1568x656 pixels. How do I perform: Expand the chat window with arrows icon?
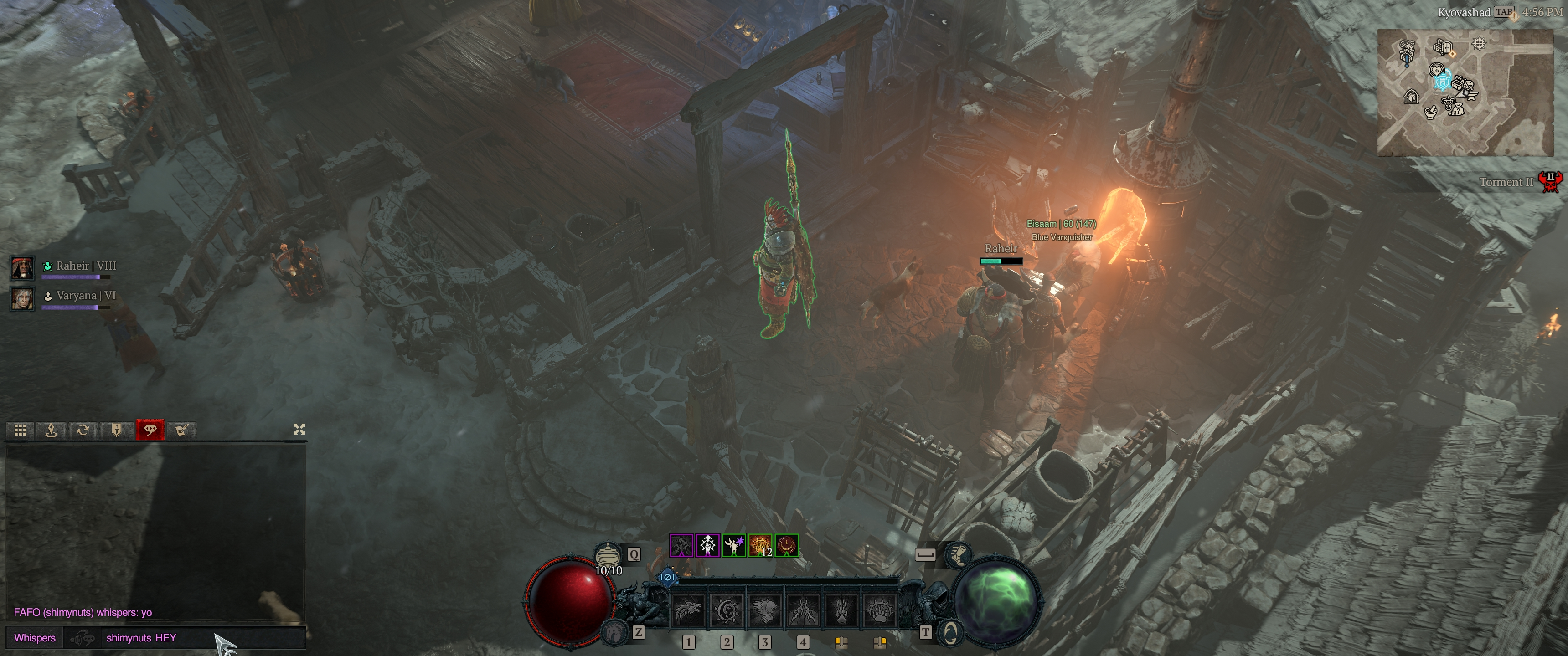(299, 430)
